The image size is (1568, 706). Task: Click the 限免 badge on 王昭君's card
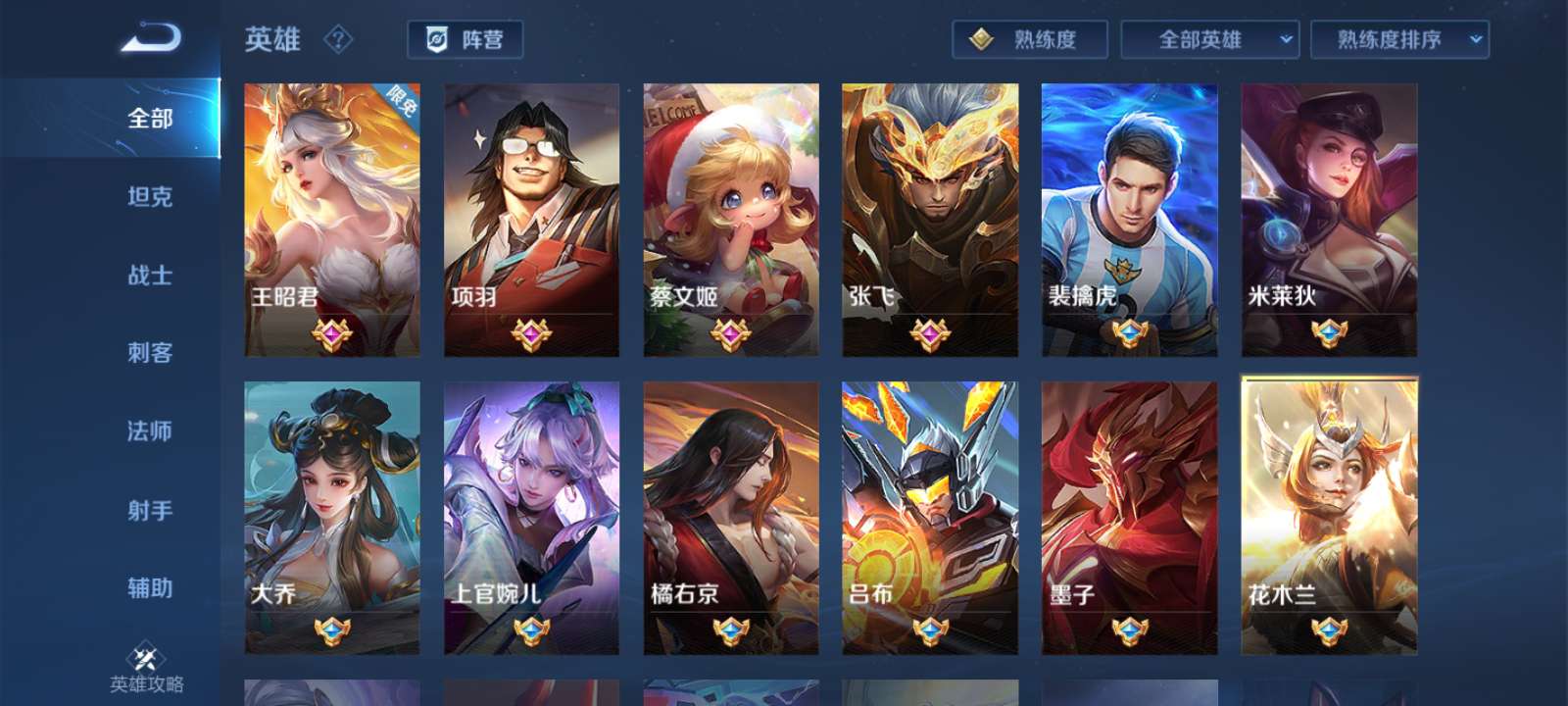(402, 98)
